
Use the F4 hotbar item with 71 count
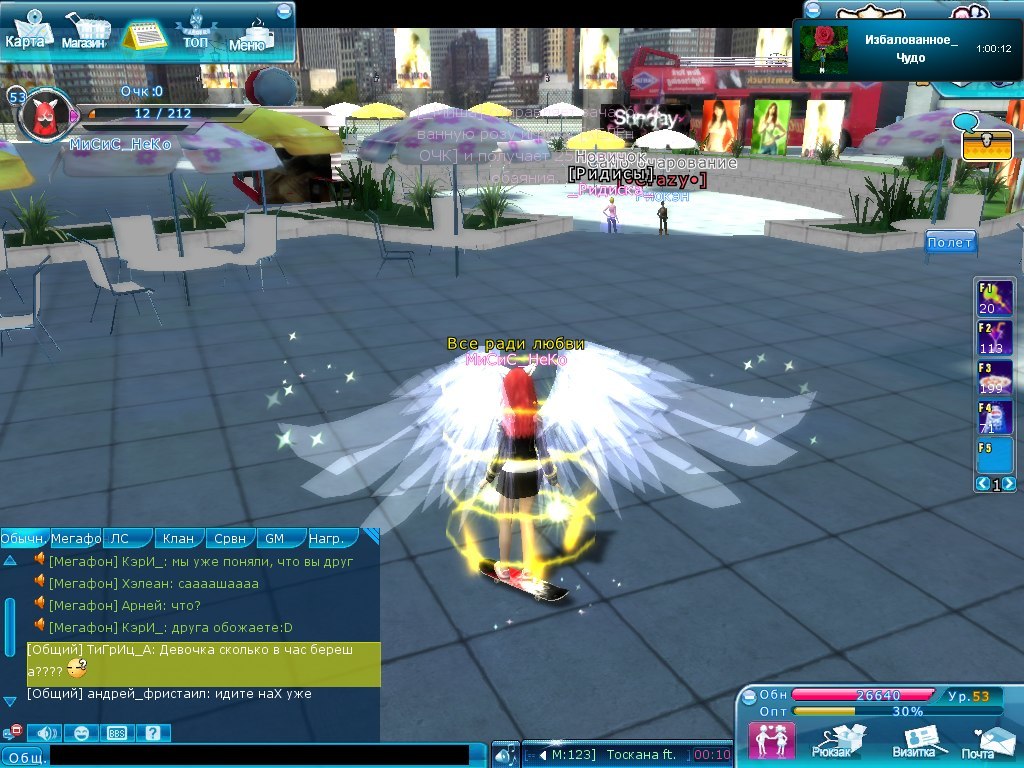click(x=993, y=417)
